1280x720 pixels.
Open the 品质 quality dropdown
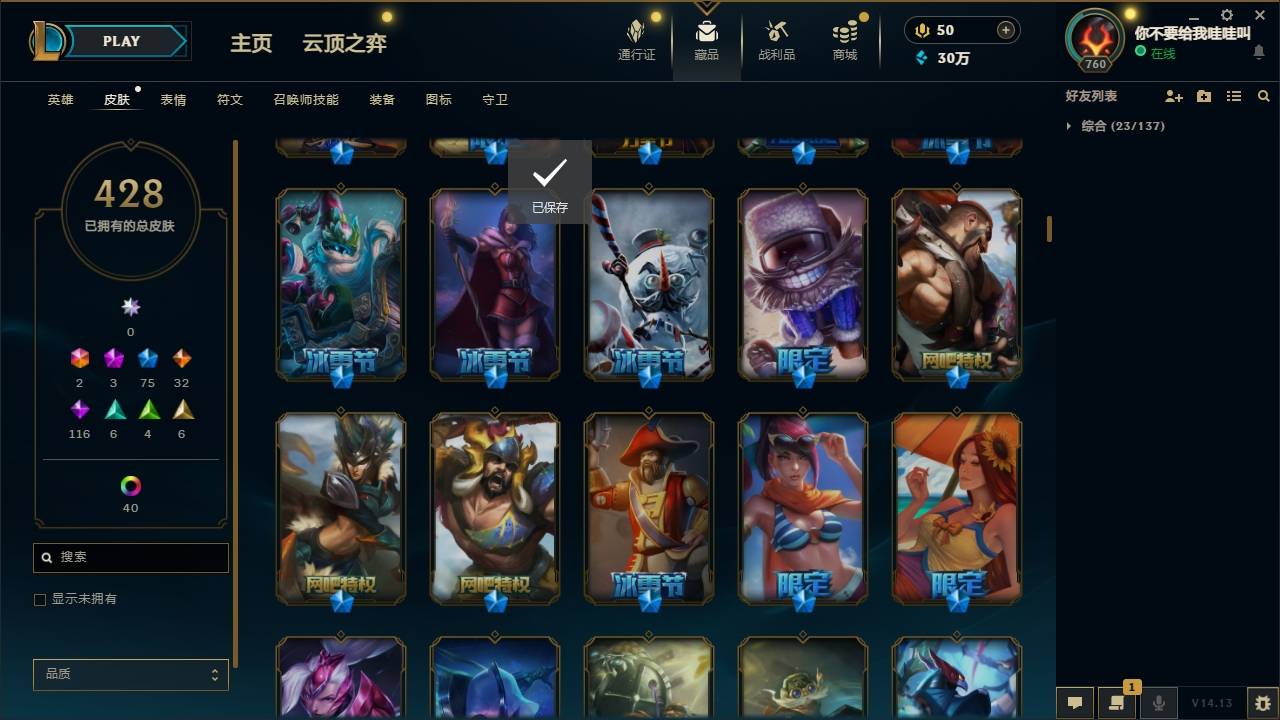click(x=130, y=674)
